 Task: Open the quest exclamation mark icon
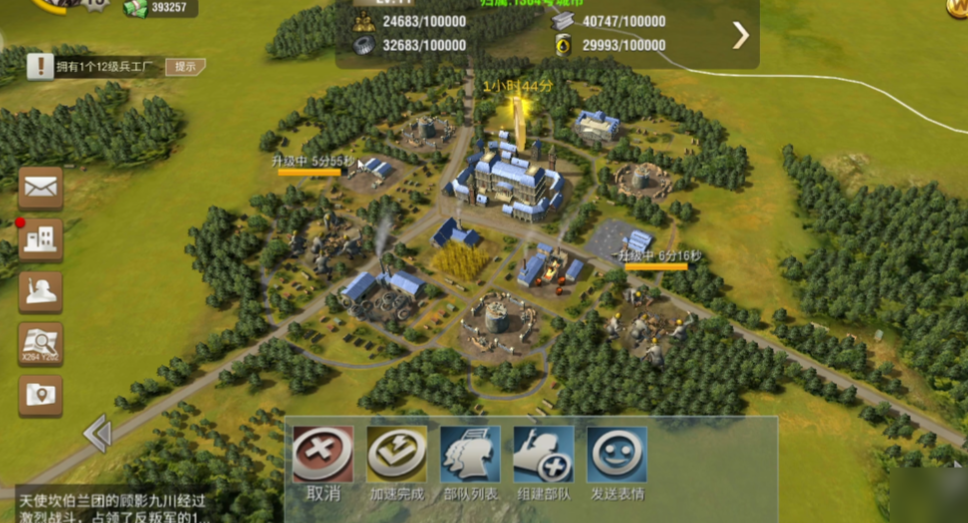click(40, 67)
